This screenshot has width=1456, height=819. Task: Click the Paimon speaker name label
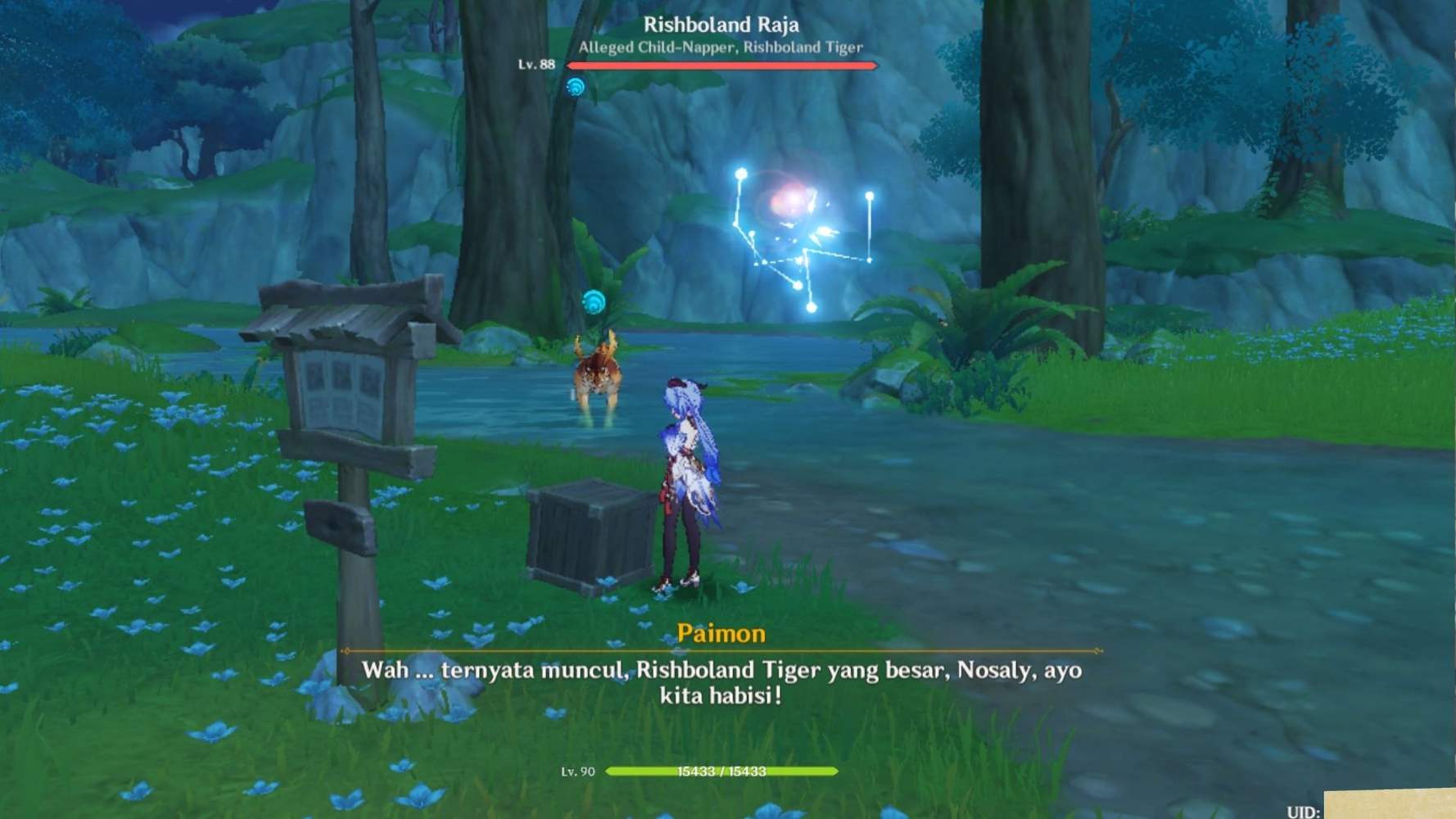724,634
